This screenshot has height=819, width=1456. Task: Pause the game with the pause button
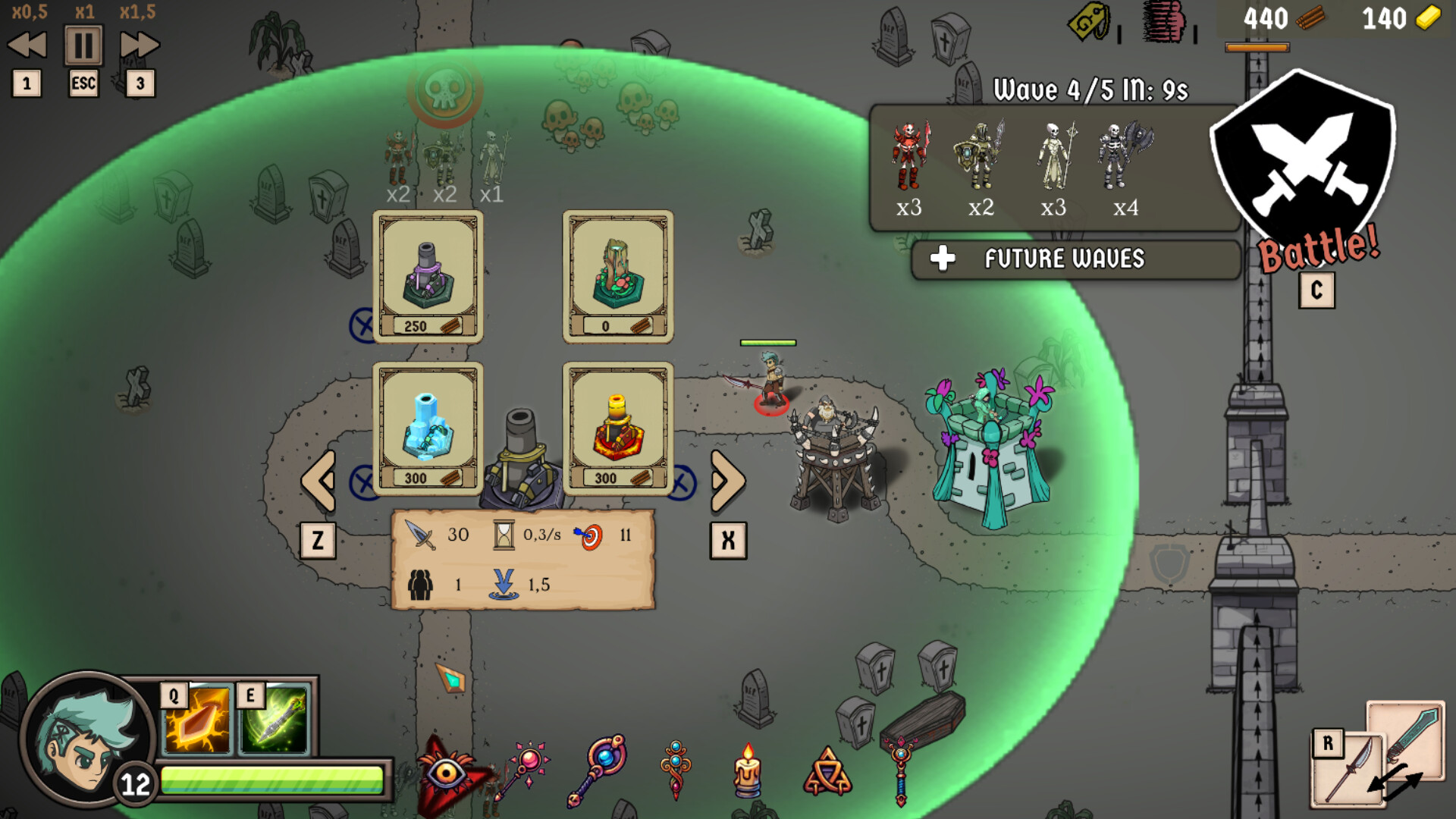pos(83,43)
